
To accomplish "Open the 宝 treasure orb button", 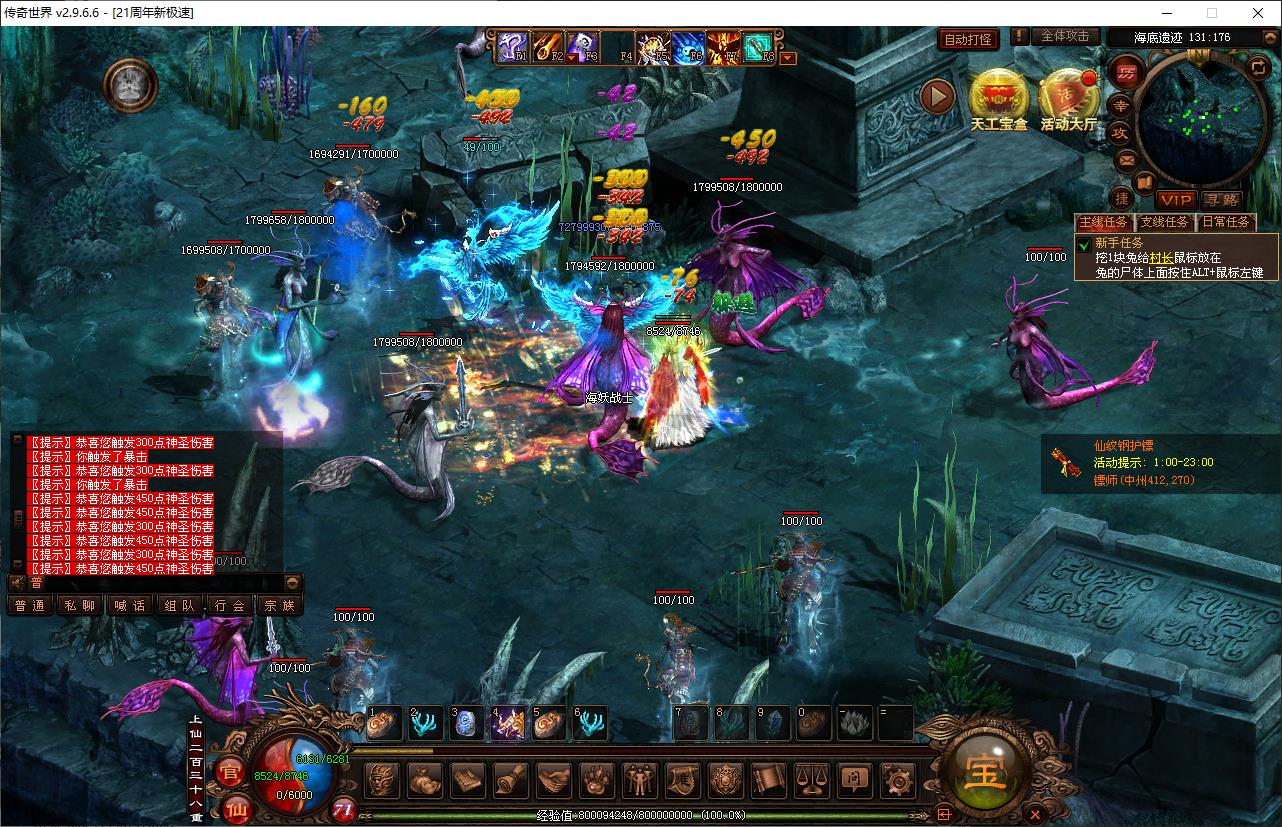I will pos(986,772).
